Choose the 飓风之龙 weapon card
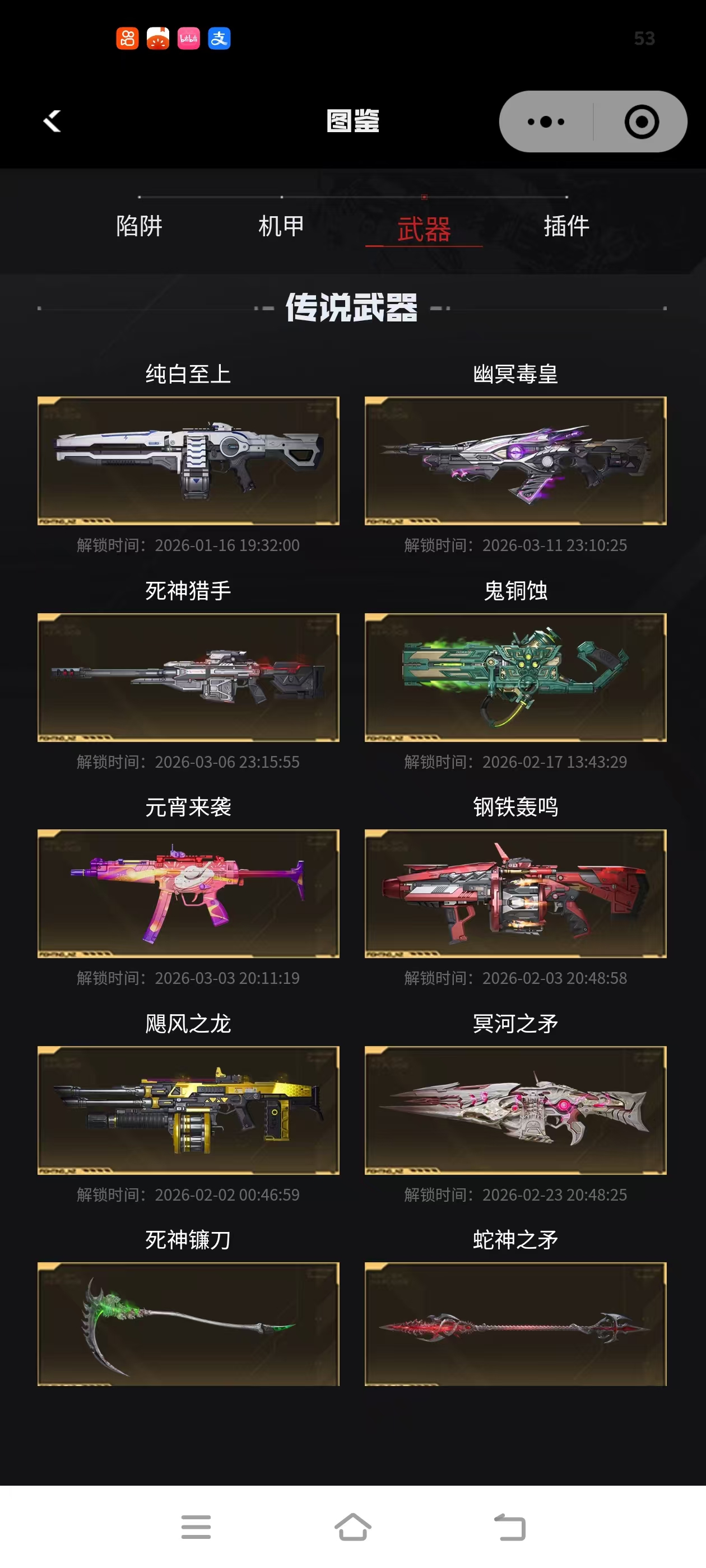Image resolution: width=706 pixels, height=1568 pixels. 188,1110
